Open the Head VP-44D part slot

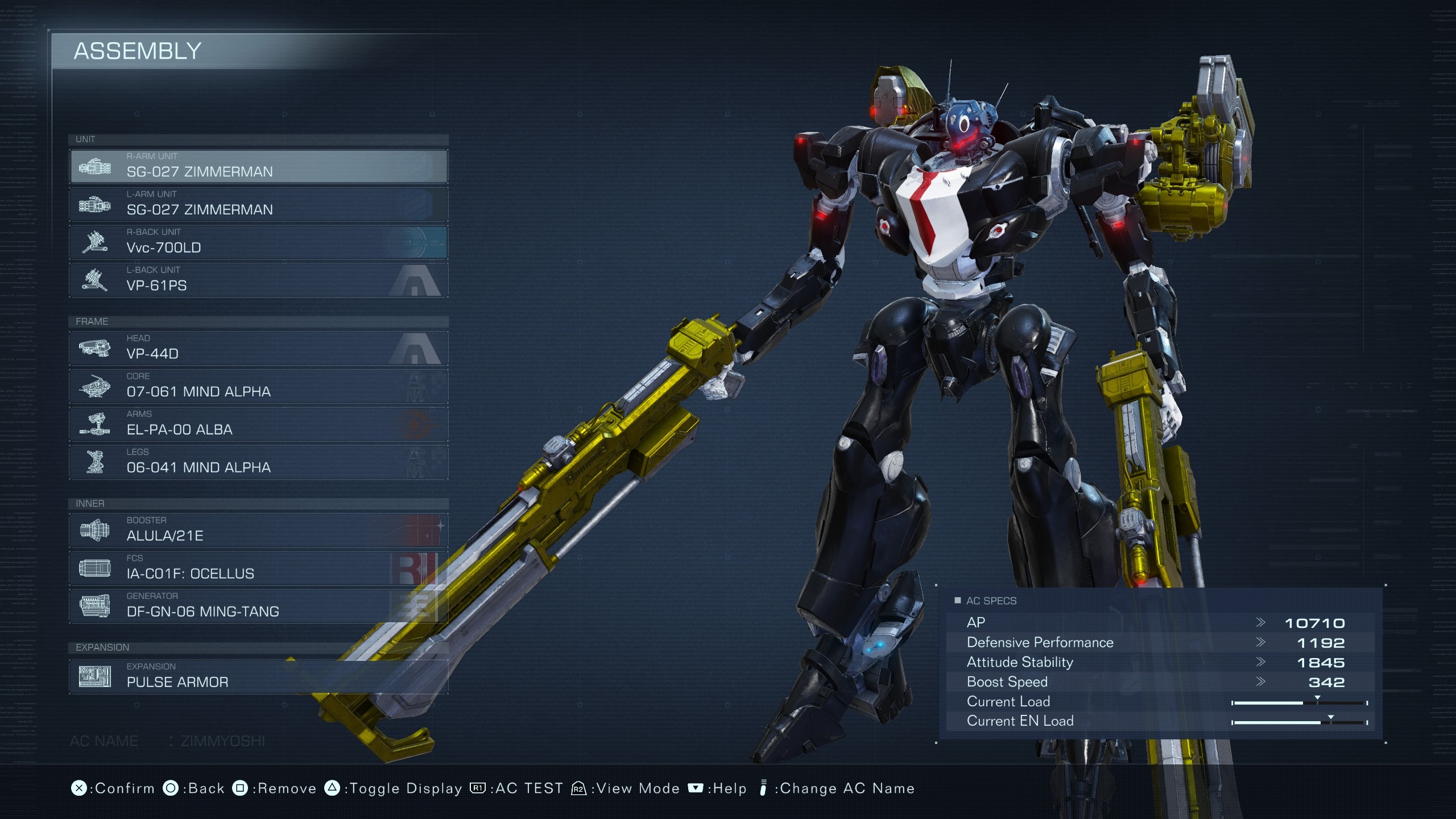[x=259, y=348]
